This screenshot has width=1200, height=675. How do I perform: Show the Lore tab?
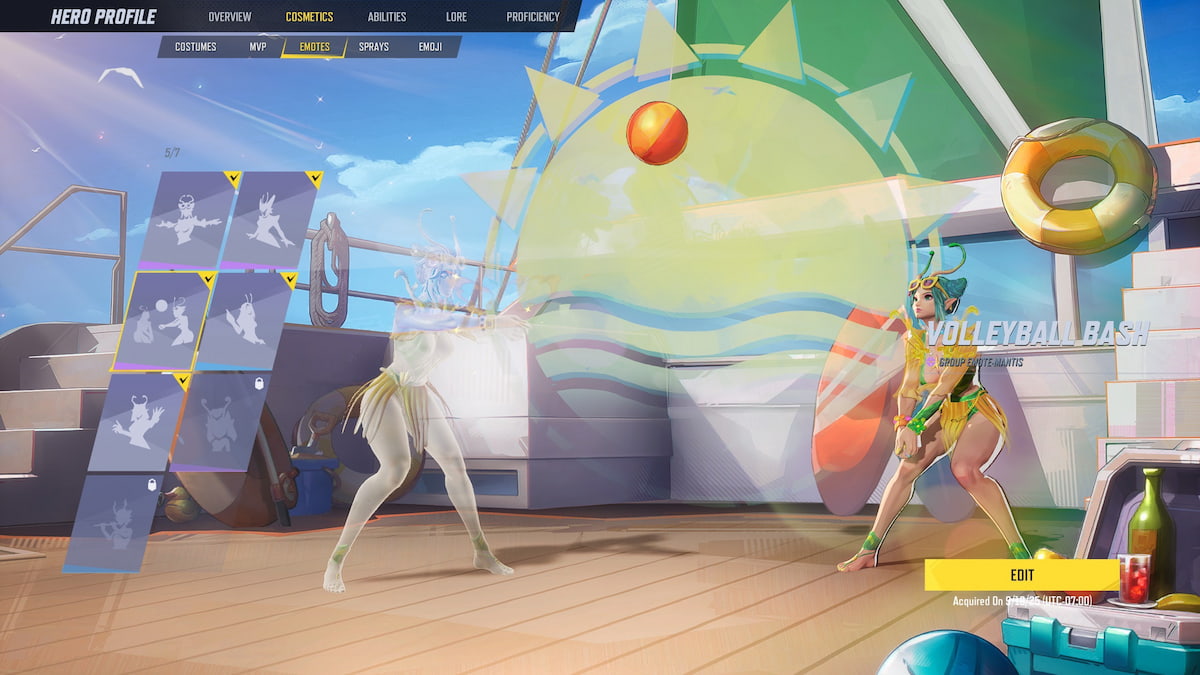click(456, 16)
